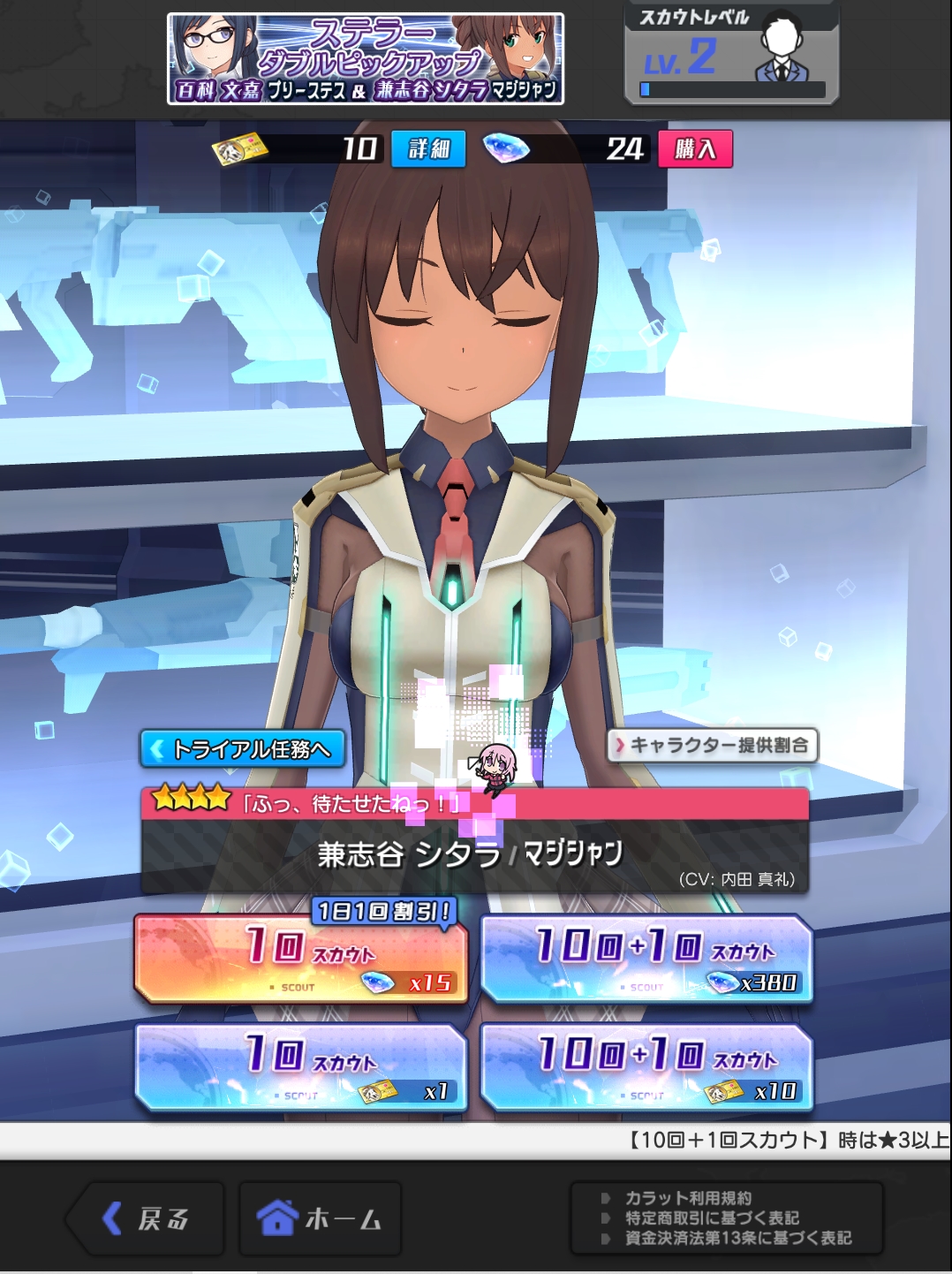Open the スカウトレベル scout level panel
The image size is (952, 1274).
click(731, 55)
